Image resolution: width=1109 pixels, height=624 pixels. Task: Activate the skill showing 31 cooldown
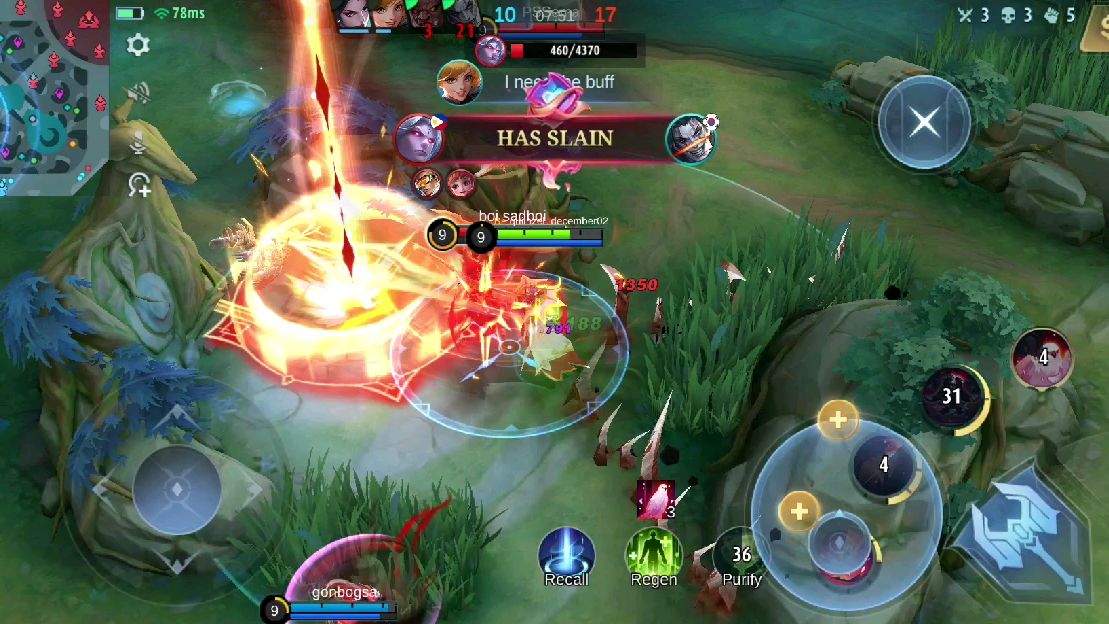(951, 396)
